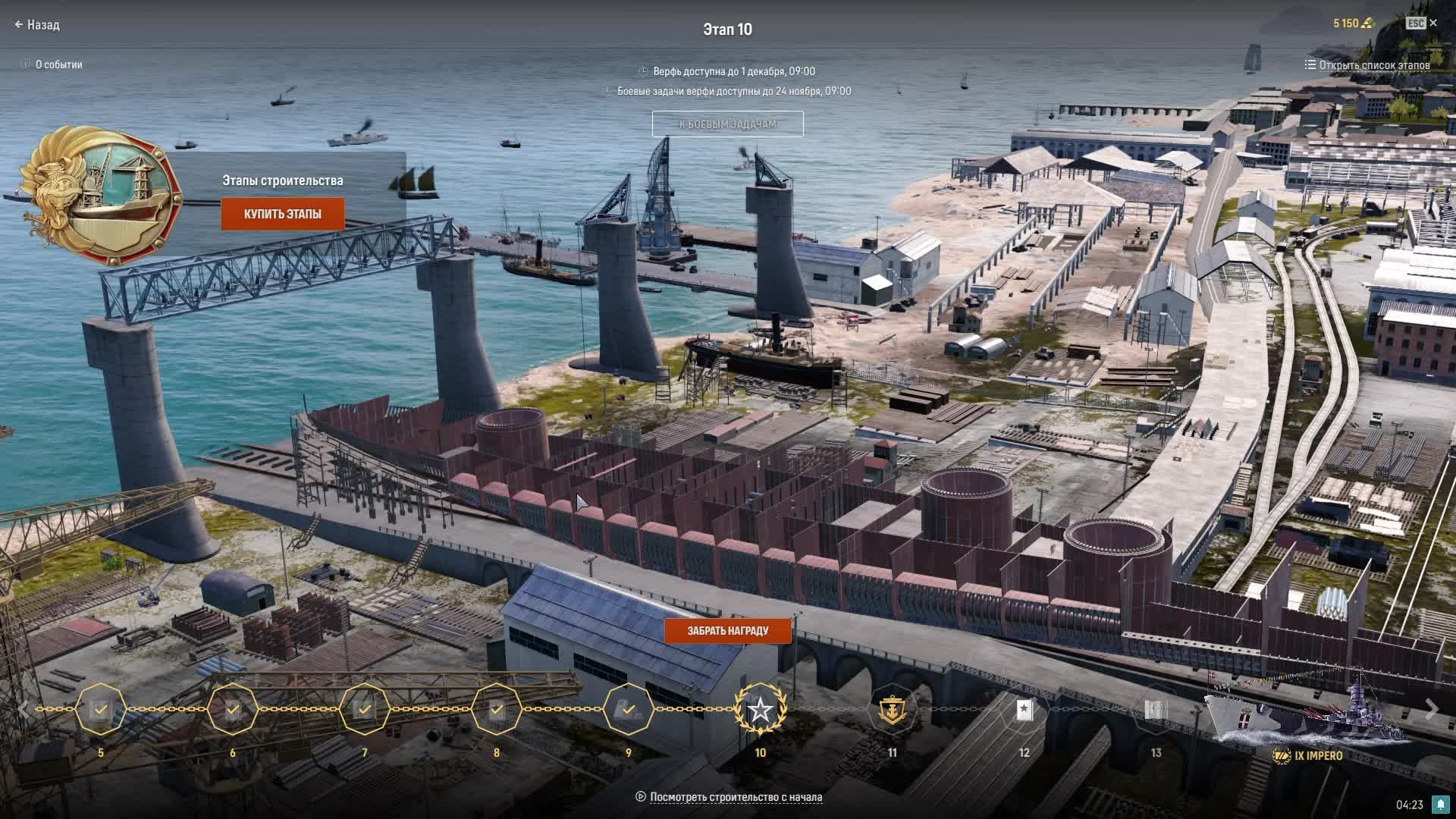1456x819 pixels.
Task: Select stage 12 reward marker
Action: 1024,710
